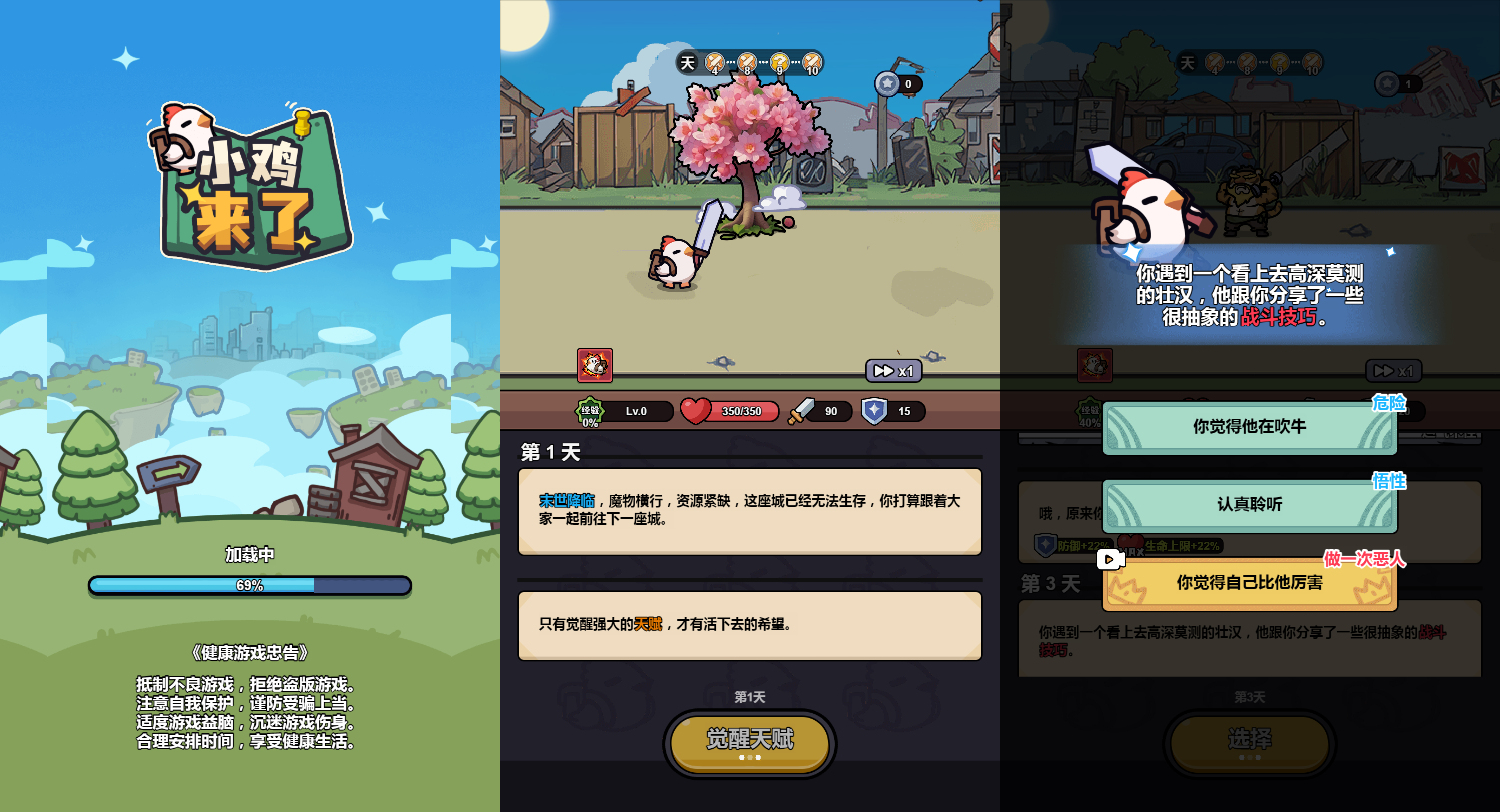This screenshot has width=1500, height=812.
Task: Select the 认真聆听 listening choice
Action: [1249, 506]
